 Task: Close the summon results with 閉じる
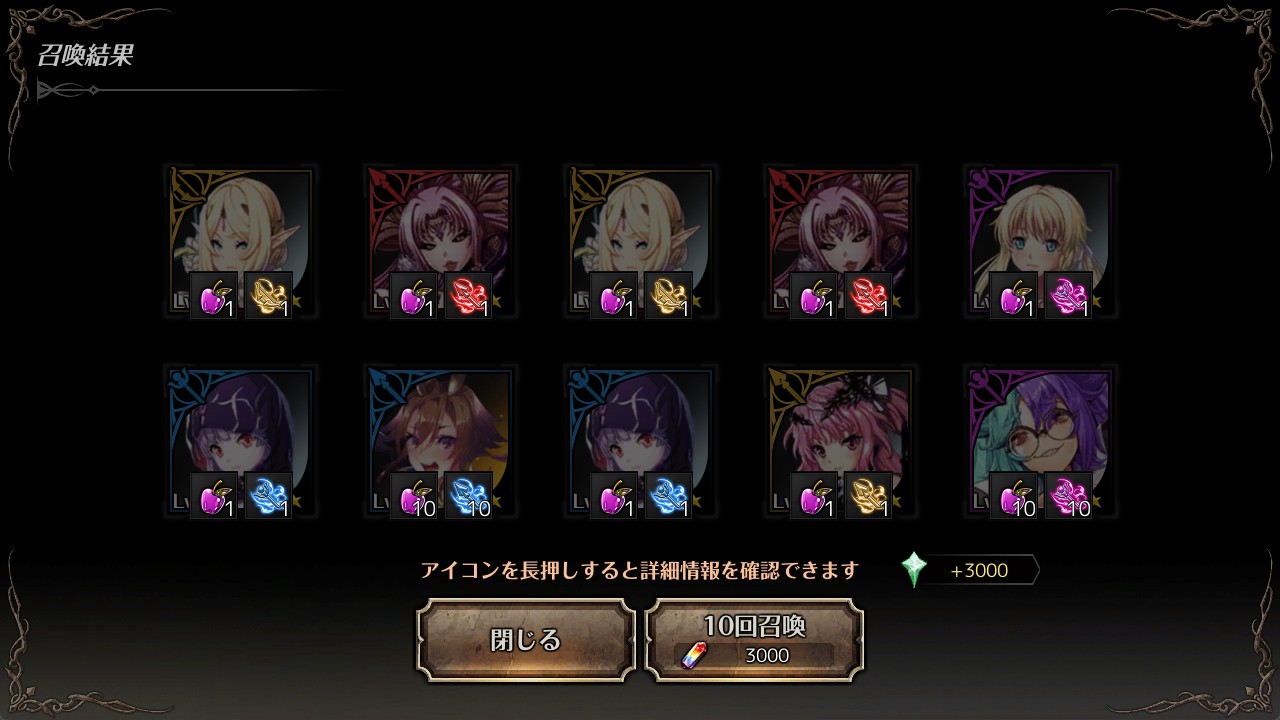525,640
